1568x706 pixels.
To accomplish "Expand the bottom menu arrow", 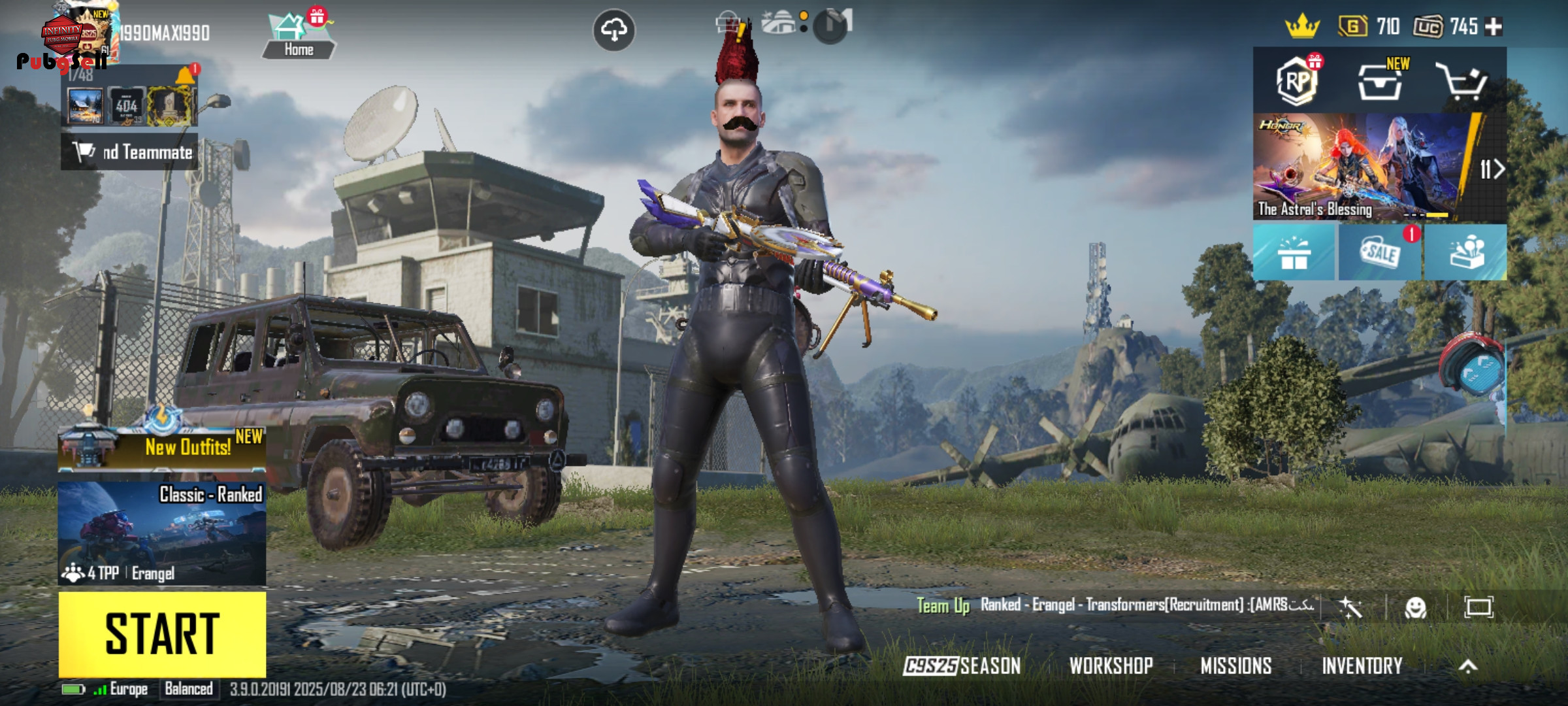I will click(x=1468, y=666).
